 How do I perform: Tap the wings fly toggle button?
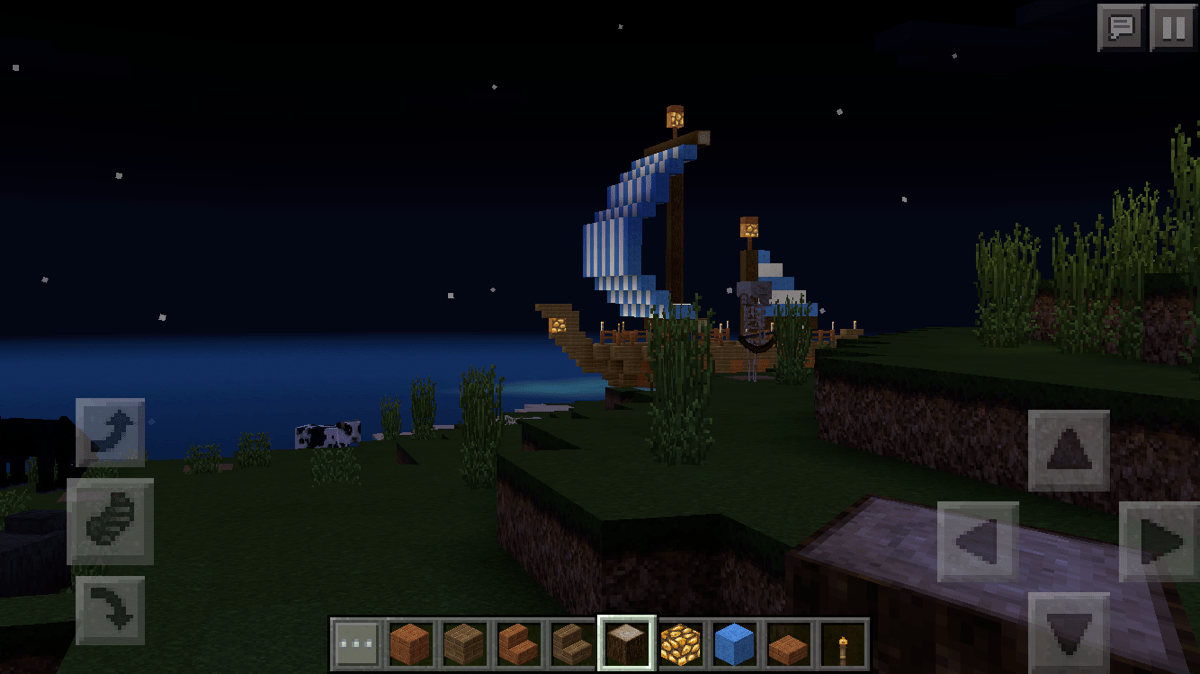click(110, 521)
